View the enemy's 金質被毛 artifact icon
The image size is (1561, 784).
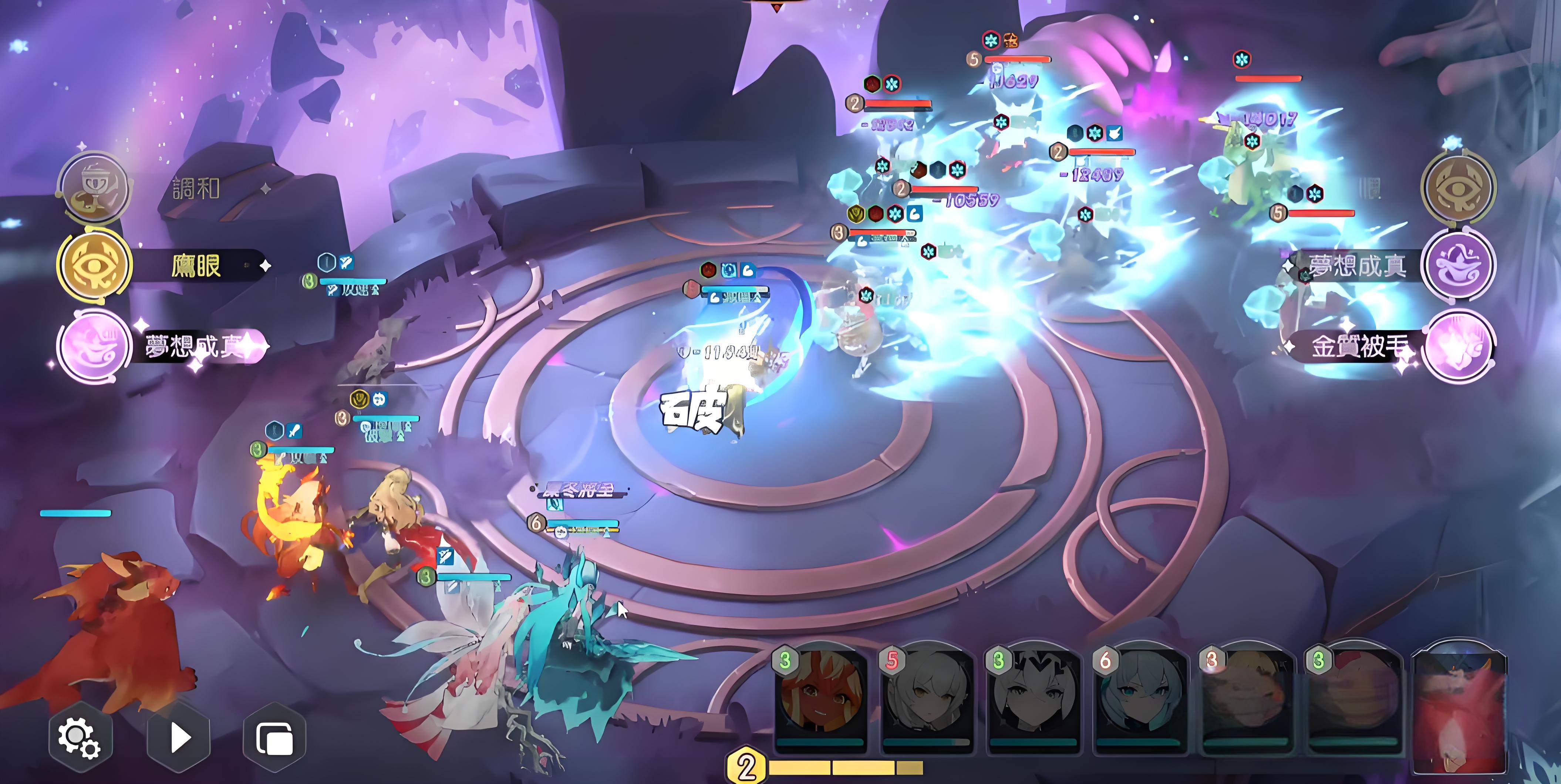(x=1459, y=345)
